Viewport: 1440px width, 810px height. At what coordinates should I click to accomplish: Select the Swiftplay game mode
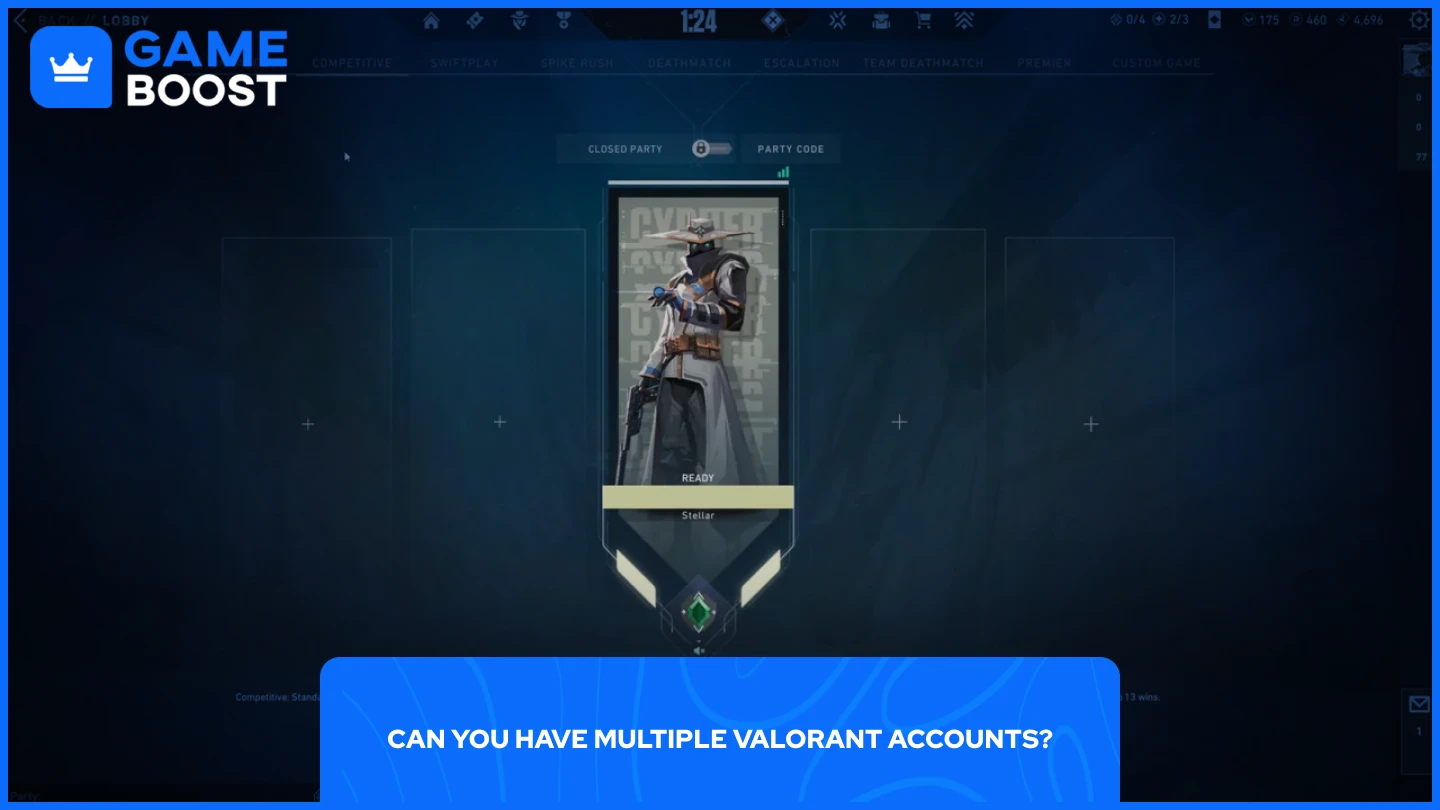[x=464, y=62]
